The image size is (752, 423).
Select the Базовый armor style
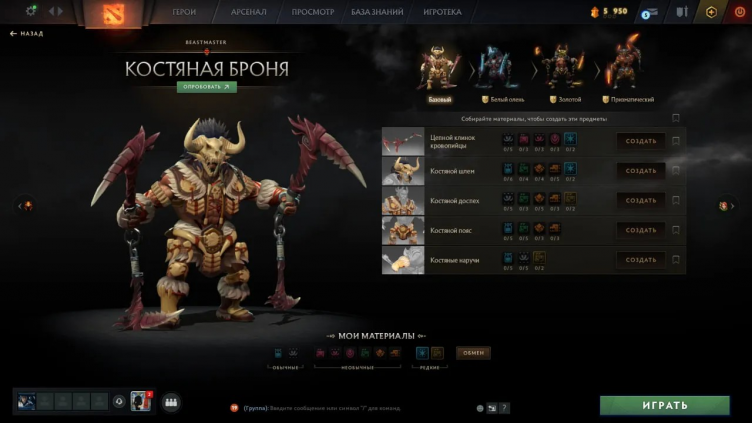click(440, 72)
